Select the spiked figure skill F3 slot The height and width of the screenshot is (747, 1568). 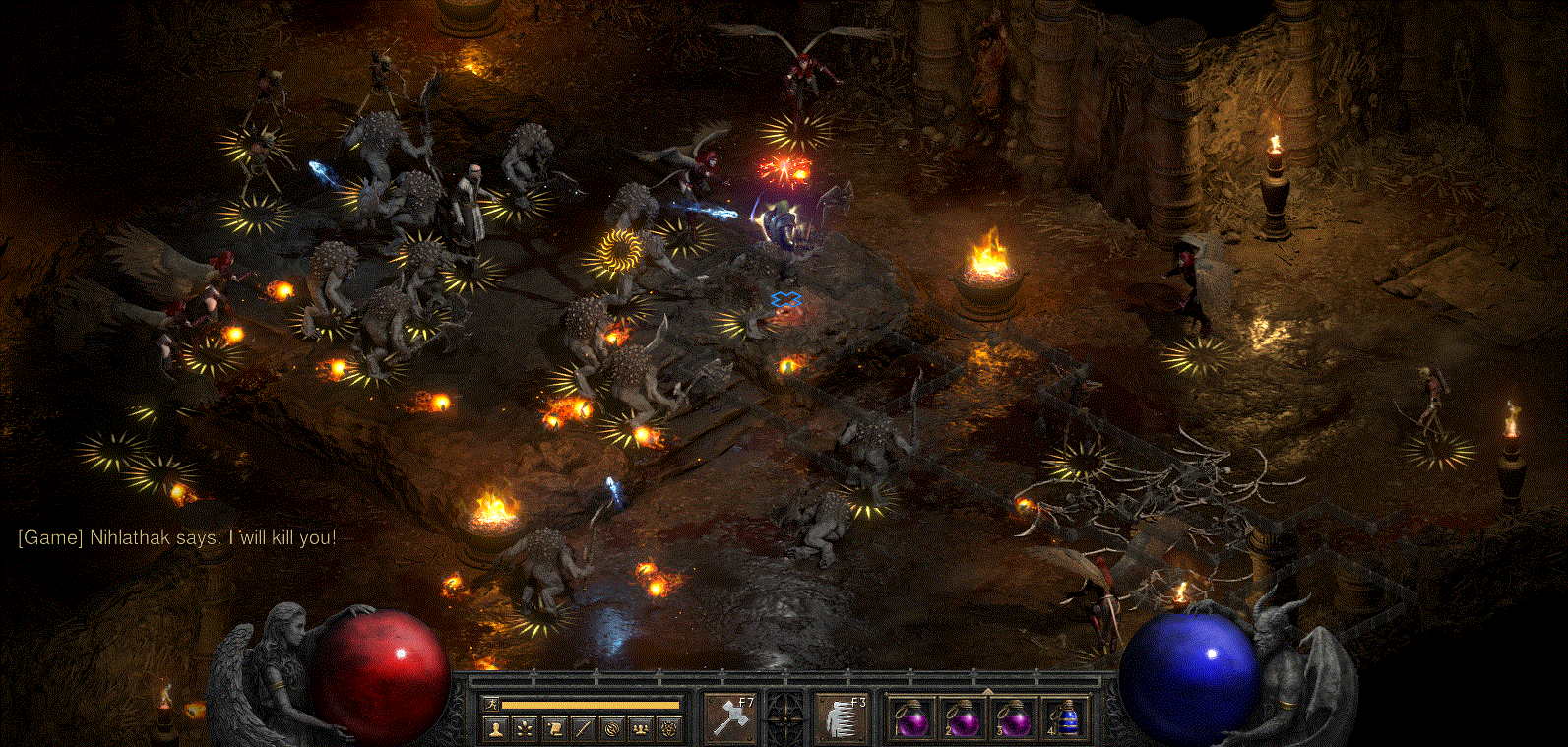point(842,717)
